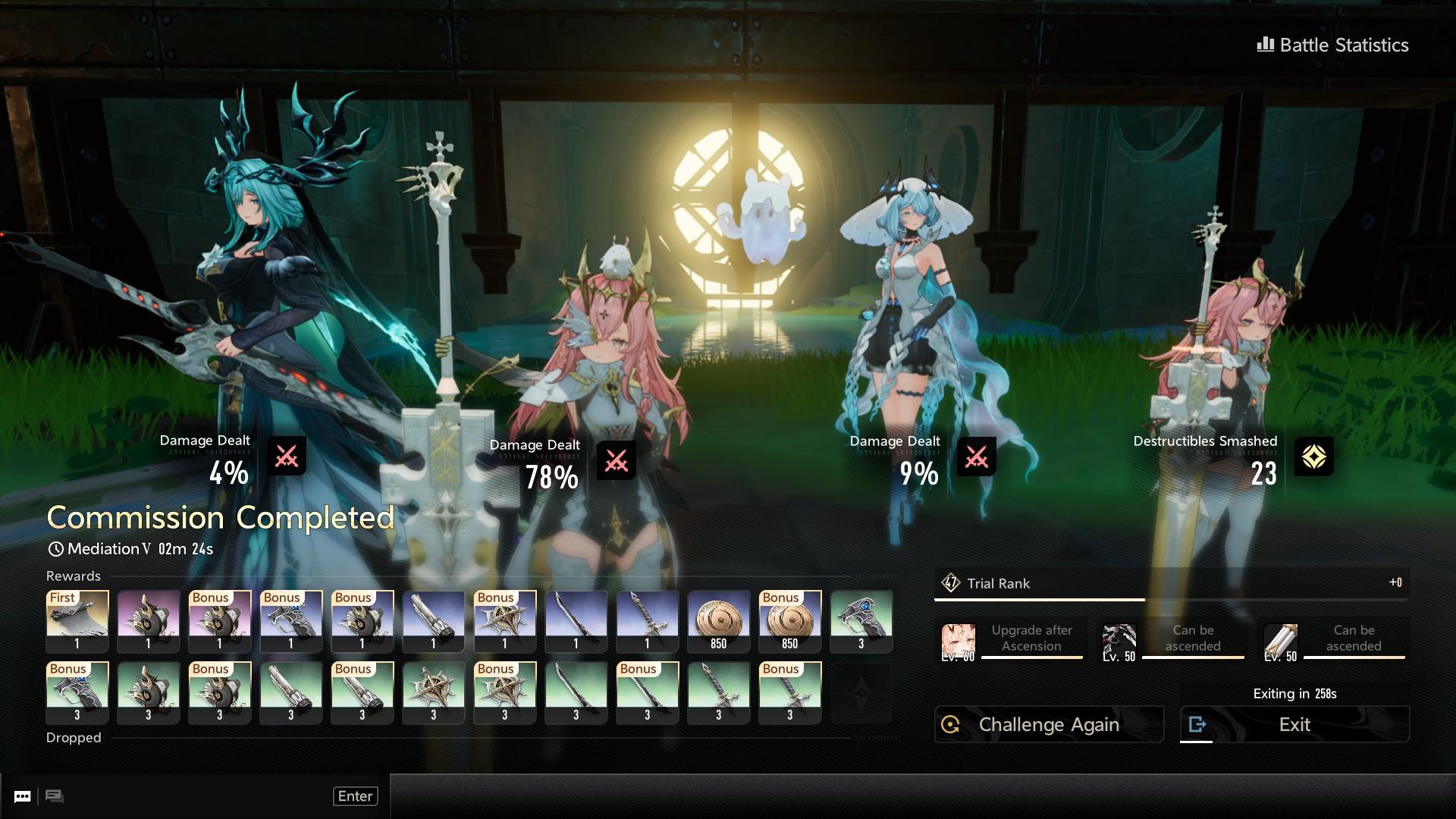Screen dimensions: 1456x819
Task: View the Lv. 60 character portrait
Action: [958, 642]
